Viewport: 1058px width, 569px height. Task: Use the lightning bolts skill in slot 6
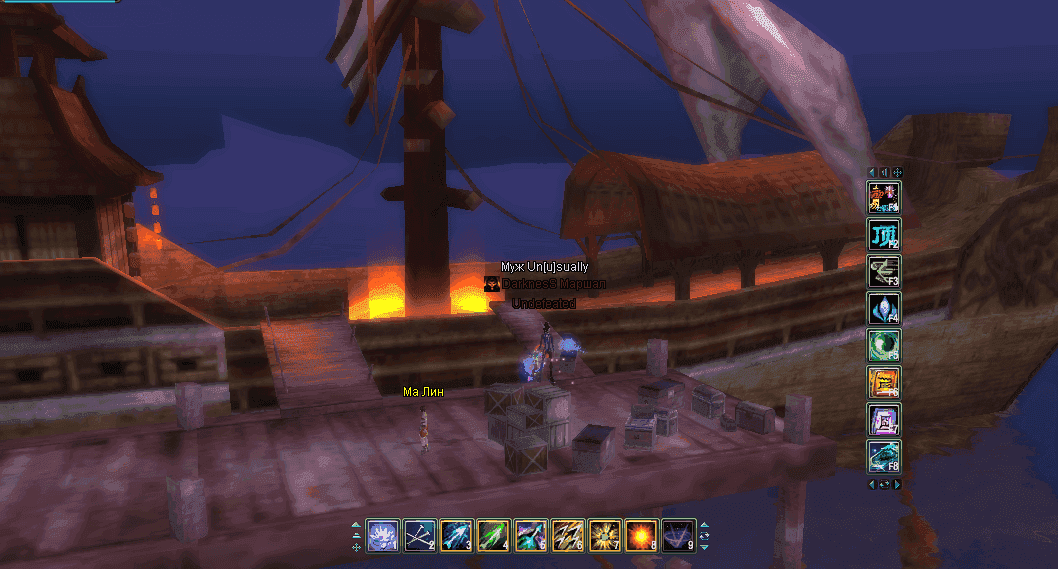point(567,536)
